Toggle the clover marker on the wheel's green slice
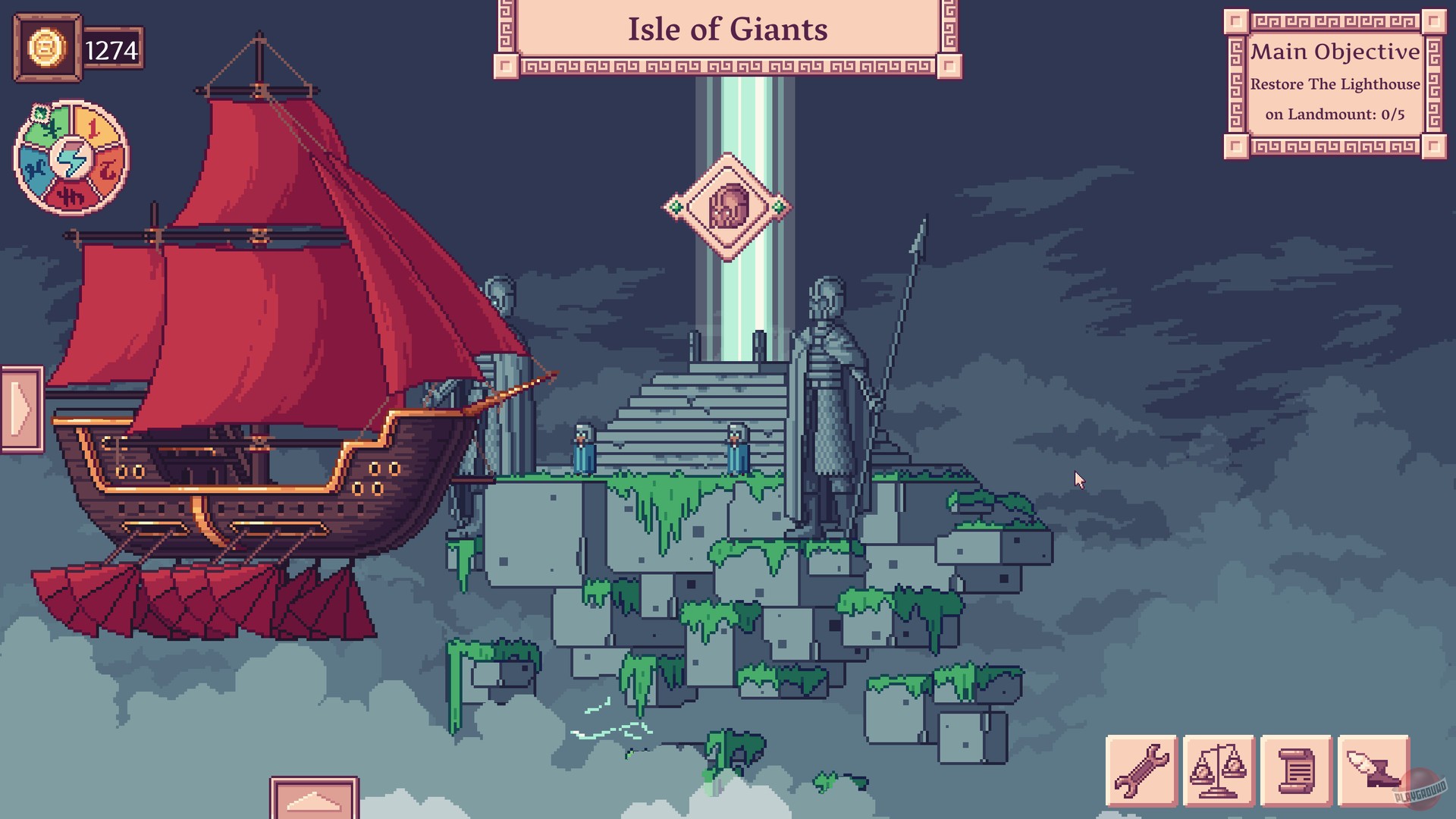Screen dimensions: 1456x819 point(40,115)
